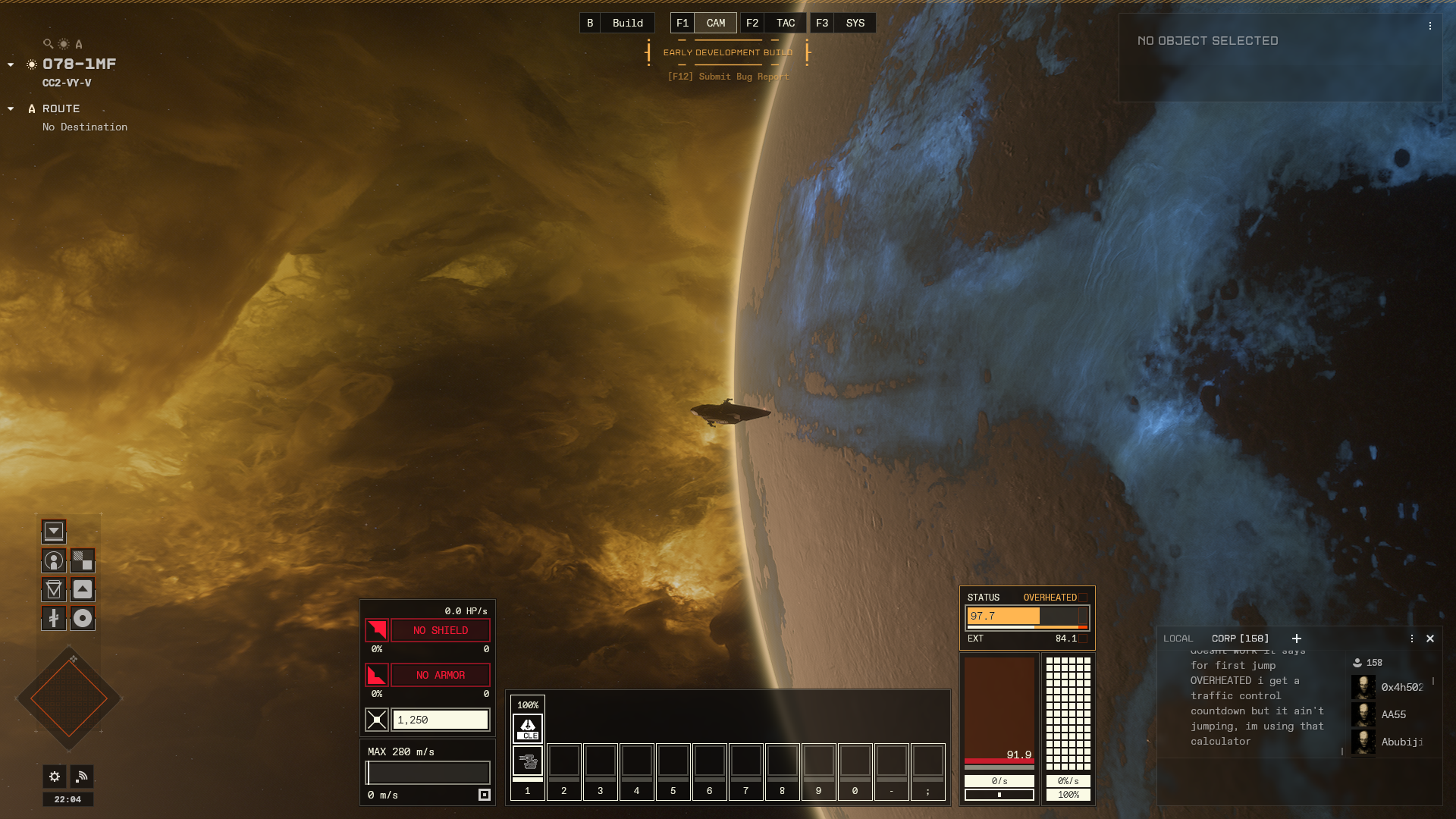The image size is (1456, 819).
Task: Click the search magnifier icon
Action: pyautogui.click(x=48, y=44)
